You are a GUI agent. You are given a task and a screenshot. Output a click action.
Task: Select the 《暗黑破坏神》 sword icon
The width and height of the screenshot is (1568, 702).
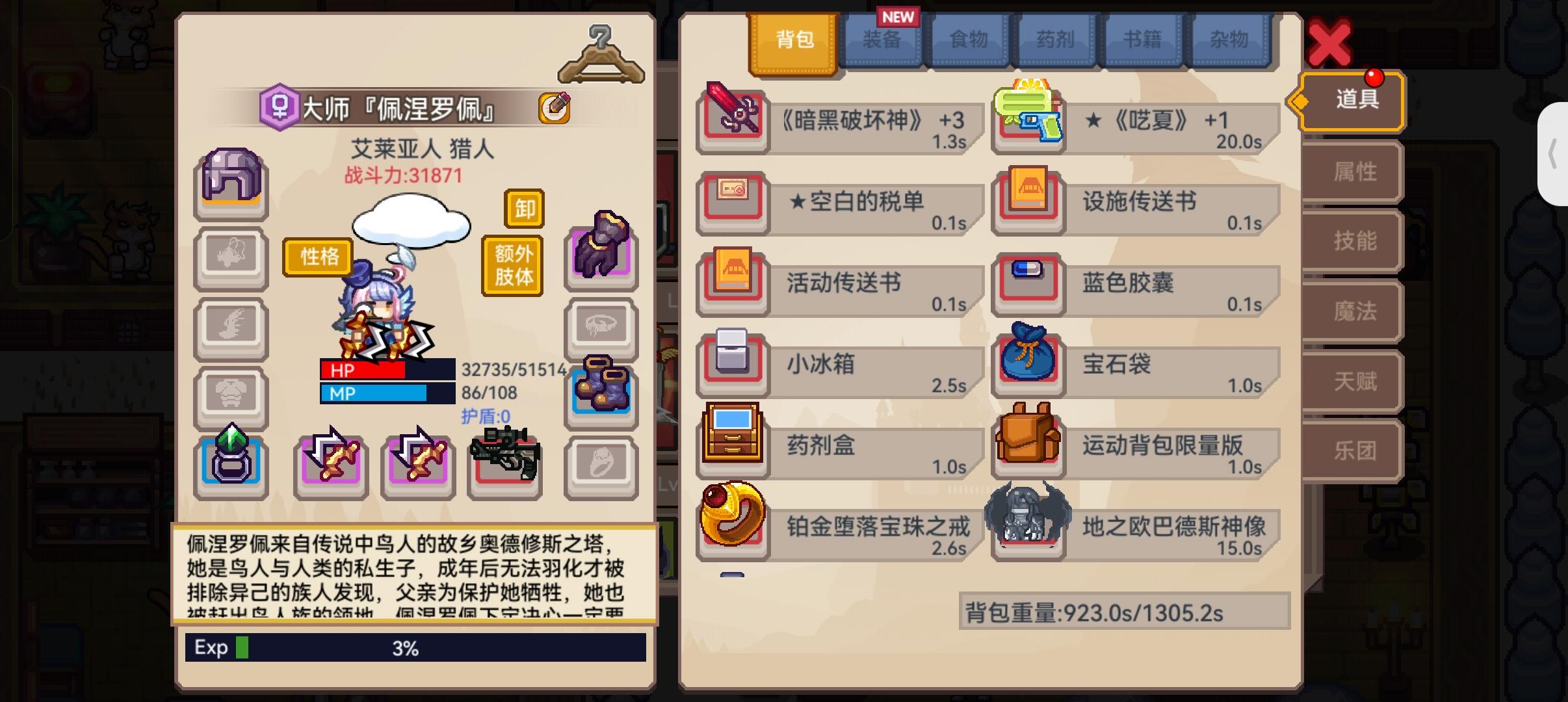click(x=731, y=121)
